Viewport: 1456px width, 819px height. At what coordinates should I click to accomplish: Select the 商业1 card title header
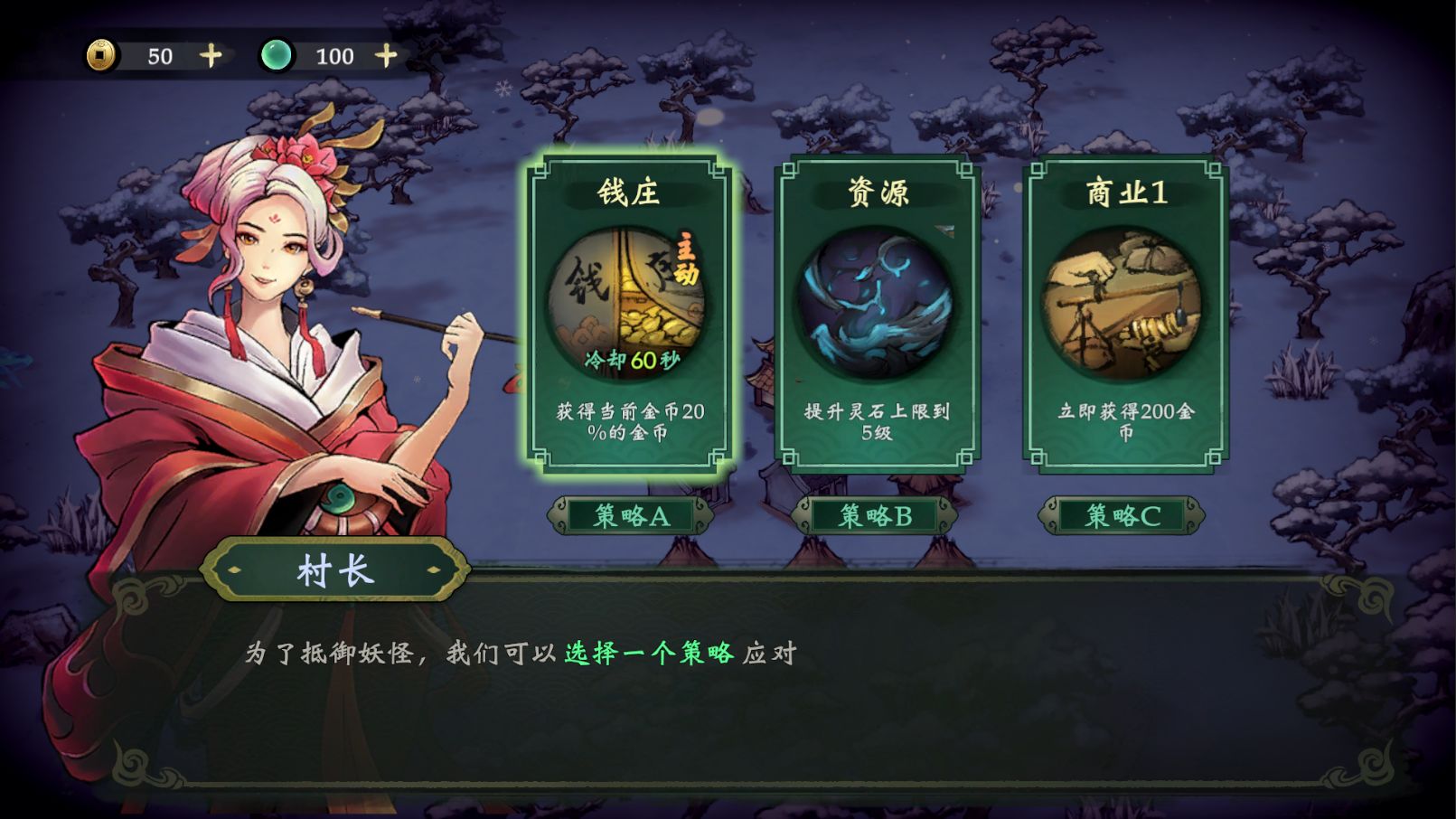point(1124,191)
